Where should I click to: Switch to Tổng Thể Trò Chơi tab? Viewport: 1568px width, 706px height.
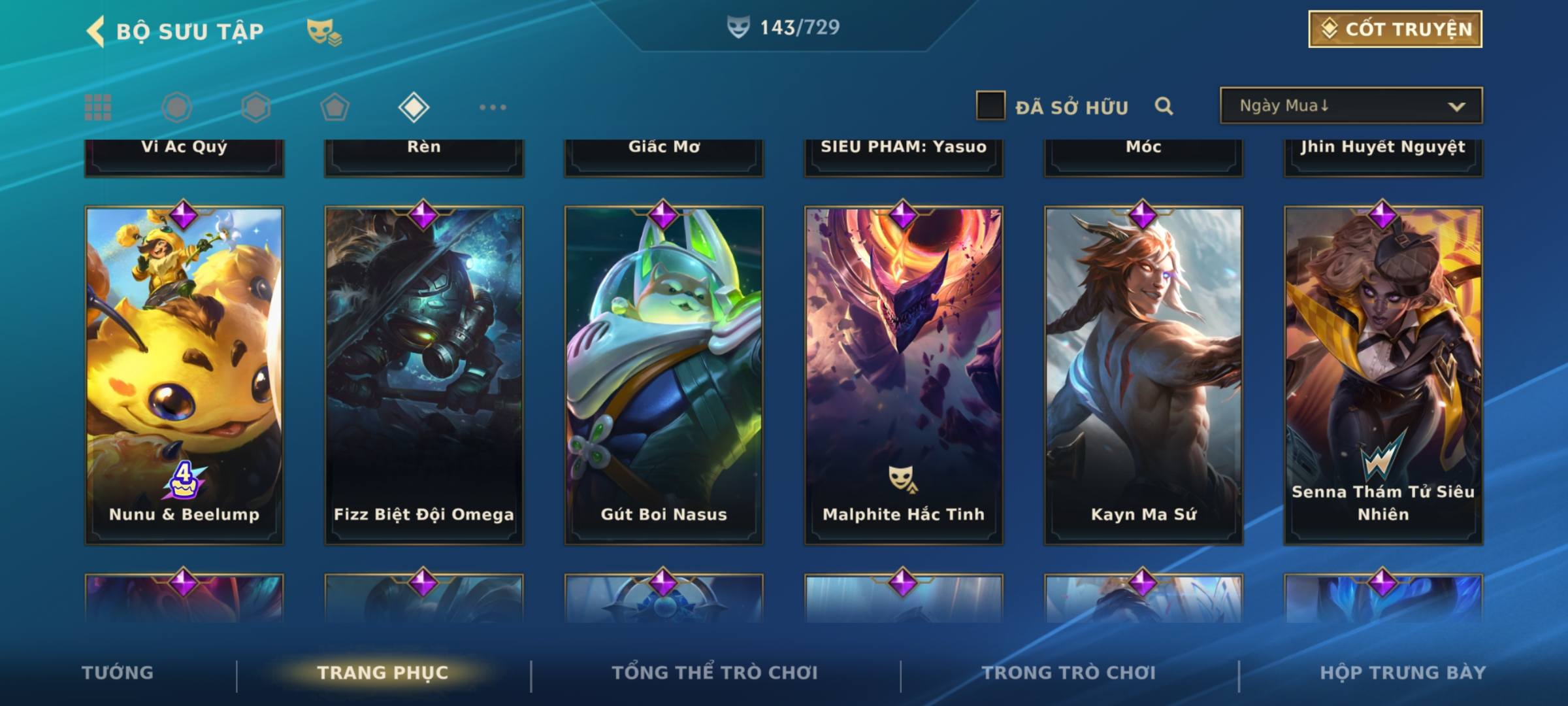[715, 673]
